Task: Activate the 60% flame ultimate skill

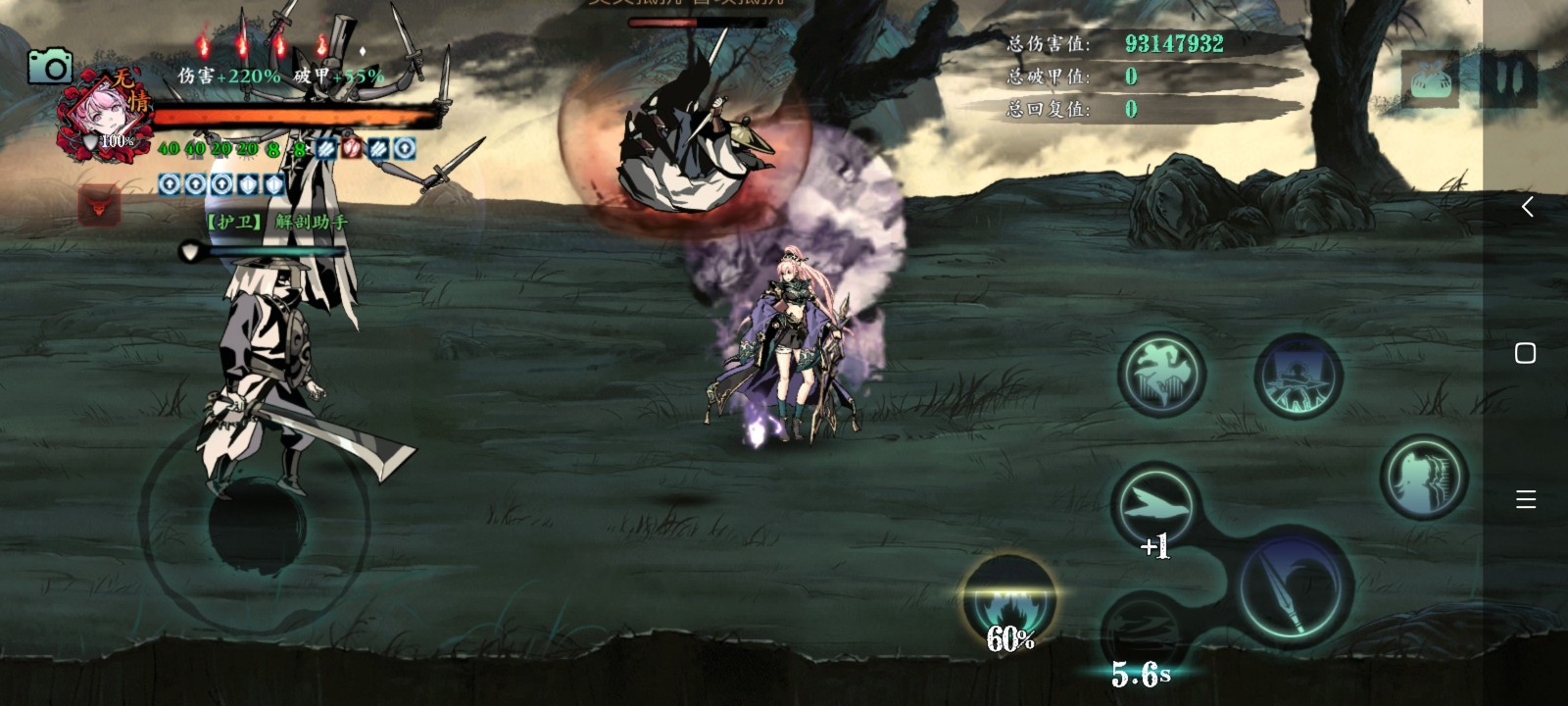Action: pos(1009,600)
